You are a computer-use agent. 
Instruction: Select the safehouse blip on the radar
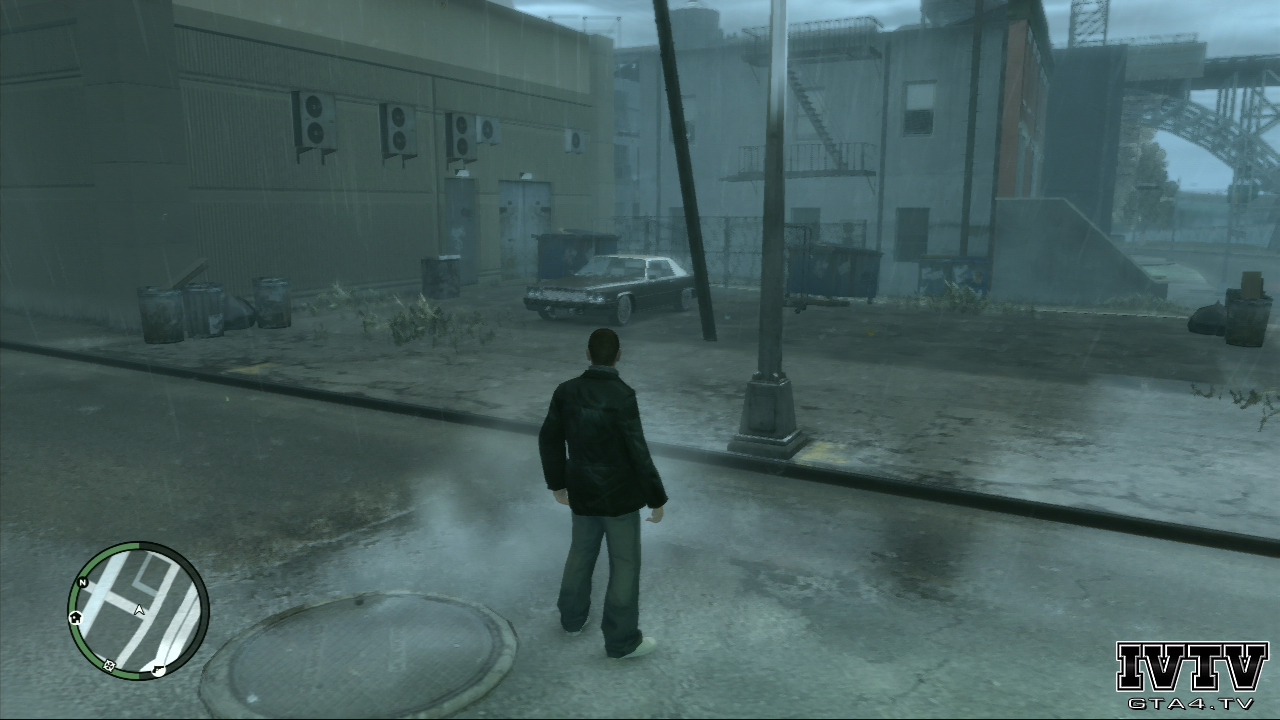[74, 618]
